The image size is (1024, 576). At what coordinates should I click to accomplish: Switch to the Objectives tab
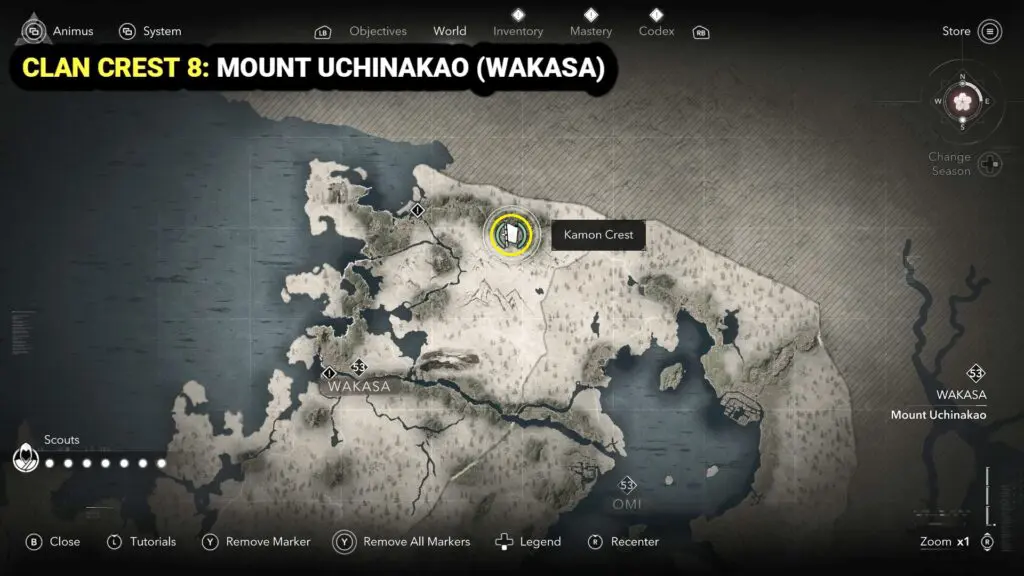(x=378, y=31)
